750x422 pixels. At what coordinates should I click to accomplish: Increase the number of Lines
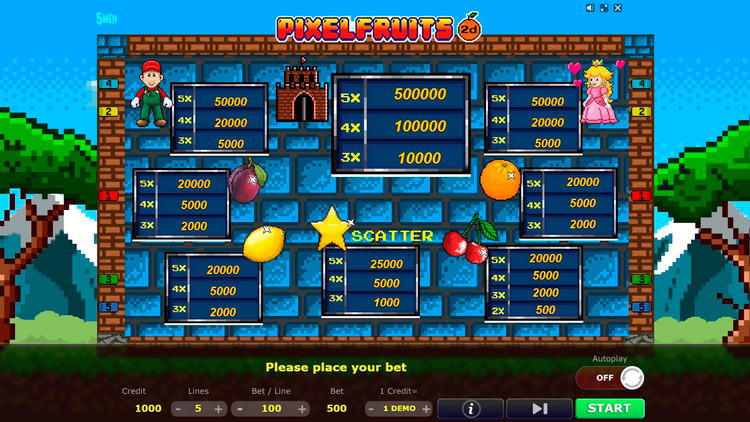point(219,409)
